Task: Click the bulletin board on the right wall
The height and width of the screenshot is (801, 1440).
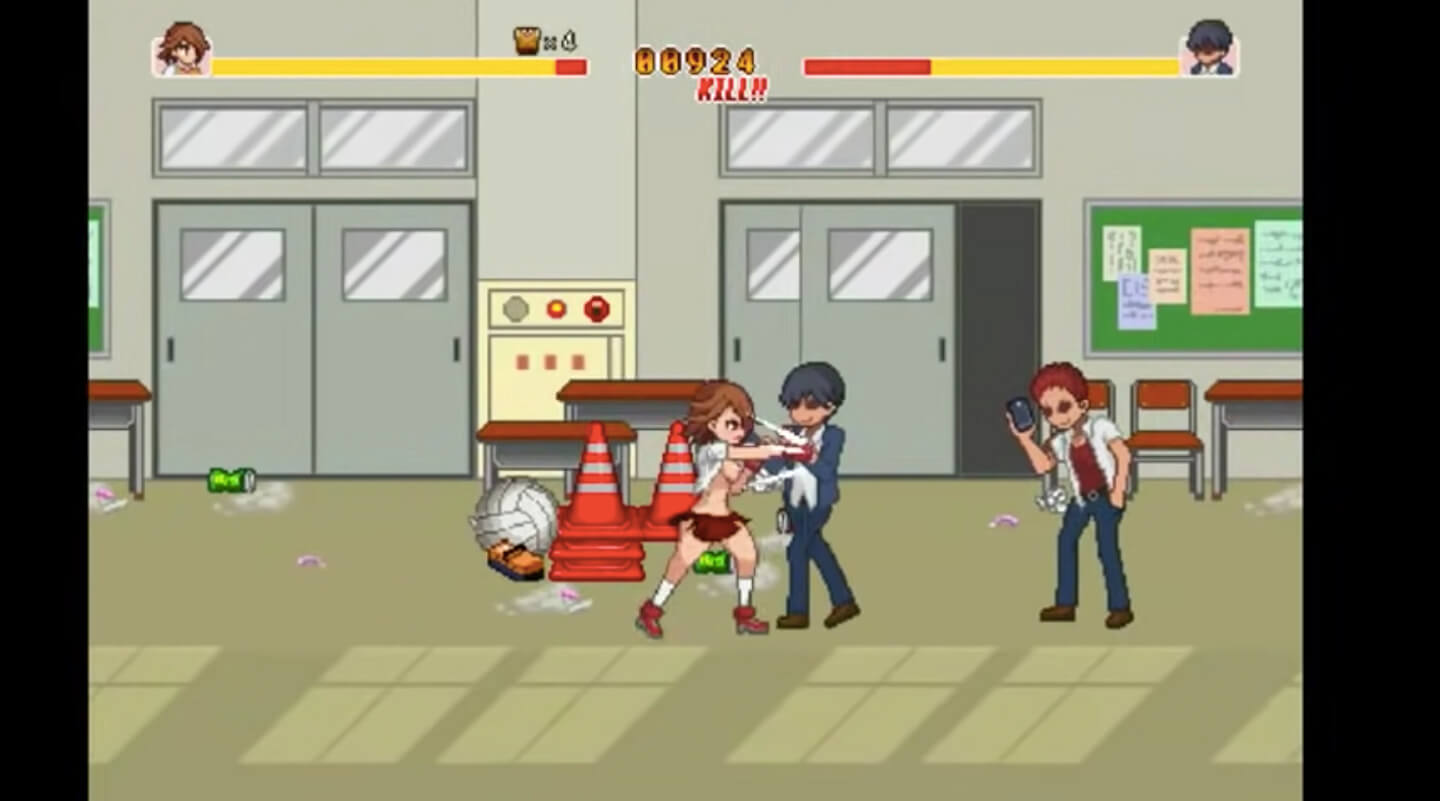Action: click(1190, 280)
